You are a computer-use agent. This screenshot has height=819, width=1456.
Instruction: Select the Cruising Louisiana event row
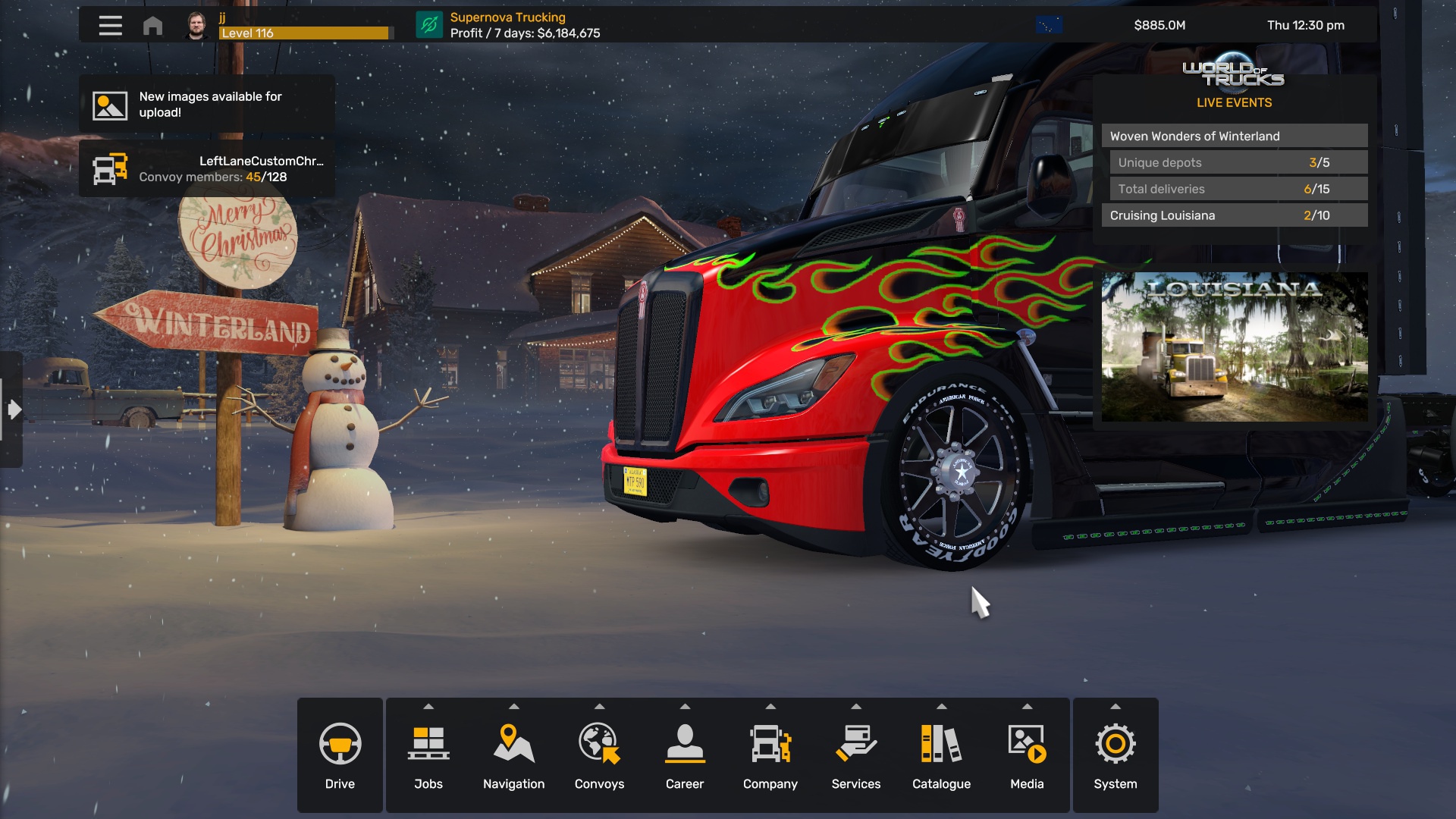[x=1234, y=215]
